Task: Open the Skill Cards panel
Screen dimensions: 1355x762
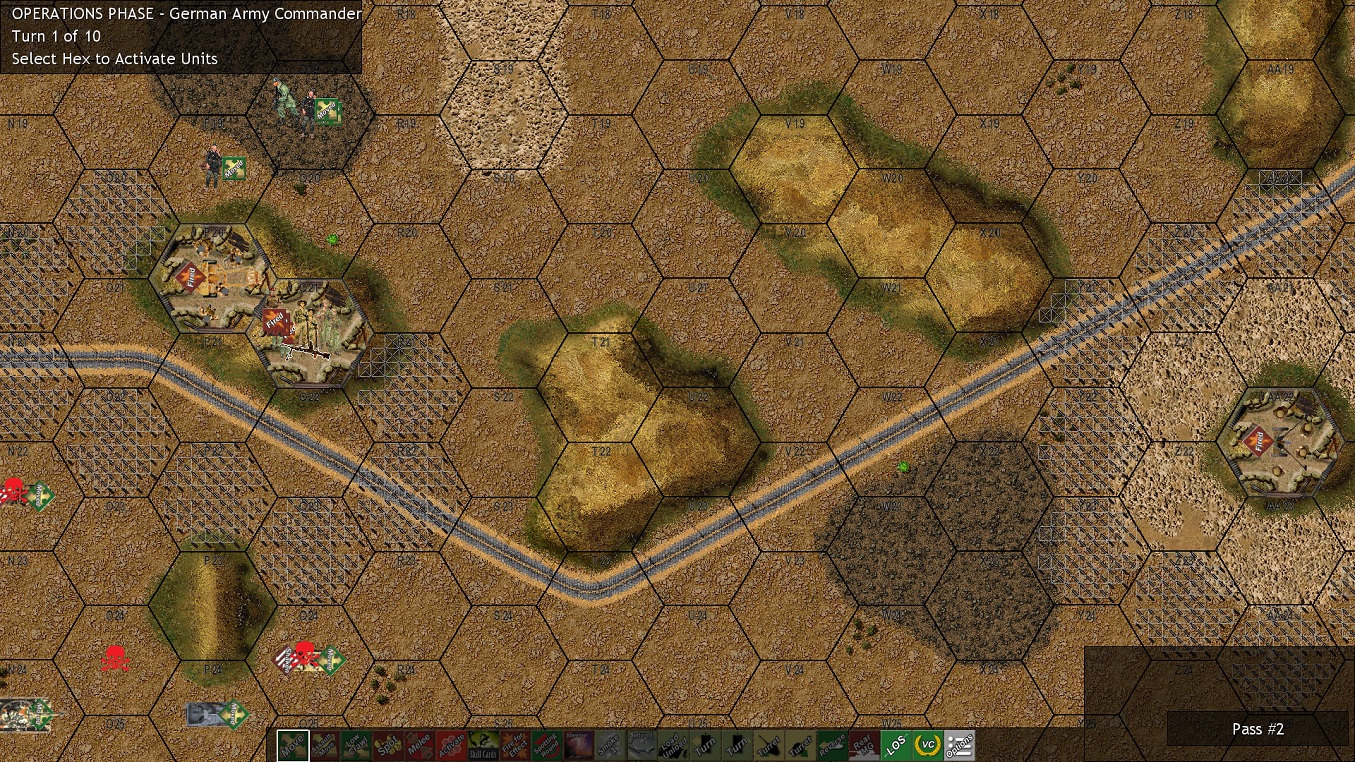Action: pos(483,745)
